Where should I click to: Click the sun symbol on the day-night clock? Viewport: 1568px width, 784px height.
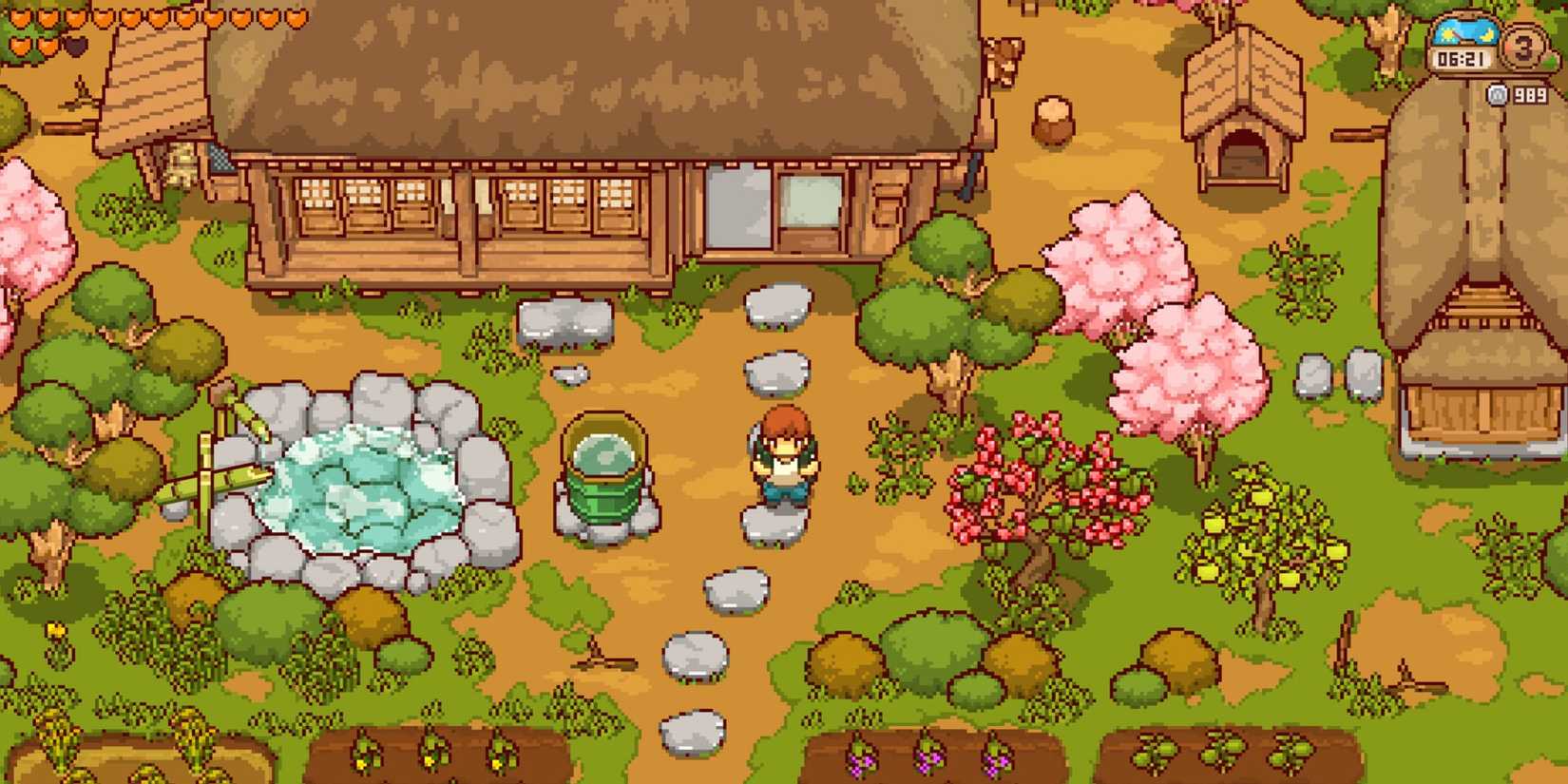click(x=1446, y=34)
